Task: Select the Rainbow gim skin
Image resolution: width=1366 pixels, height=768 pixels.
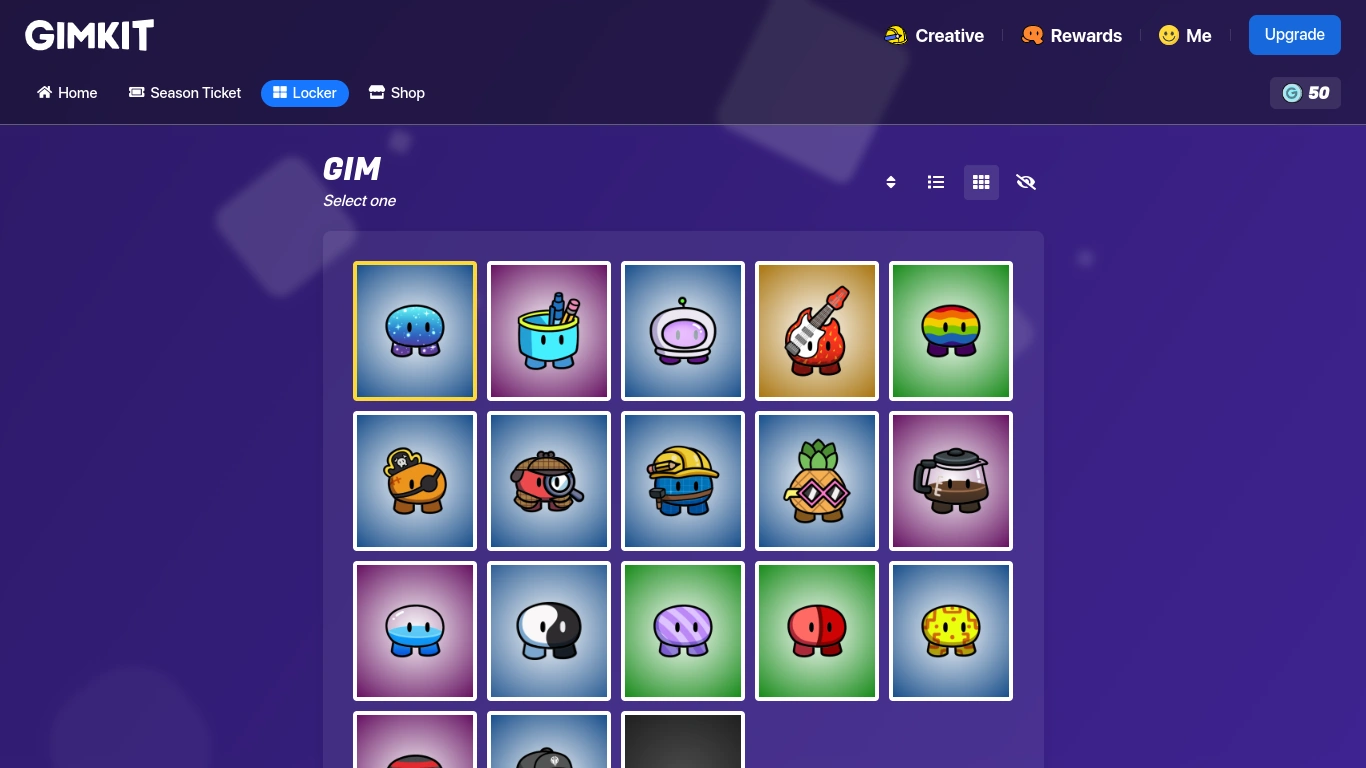Action: 950,330
